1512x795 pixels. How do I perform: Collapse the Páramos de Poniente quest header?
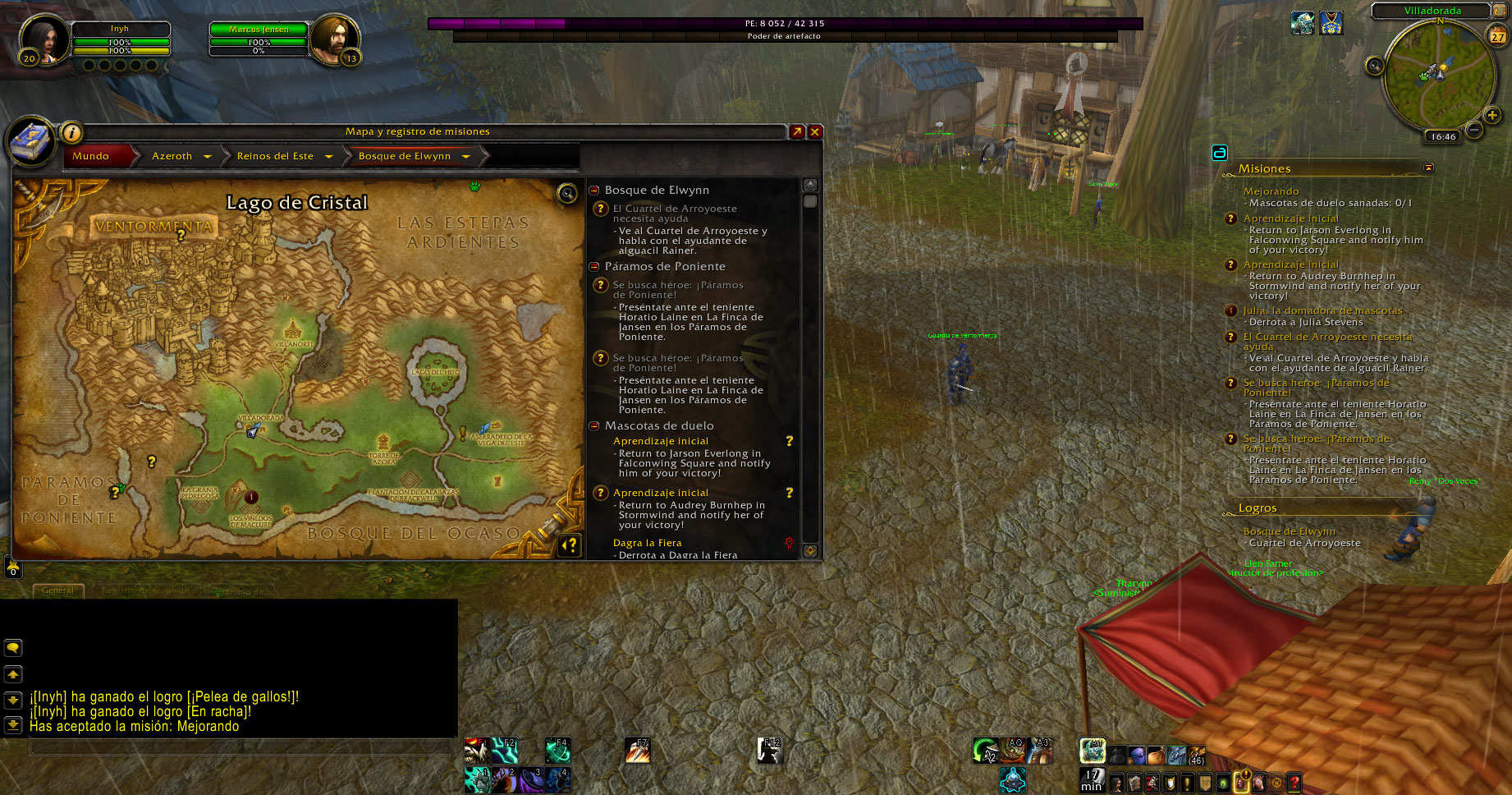[594, 267]
